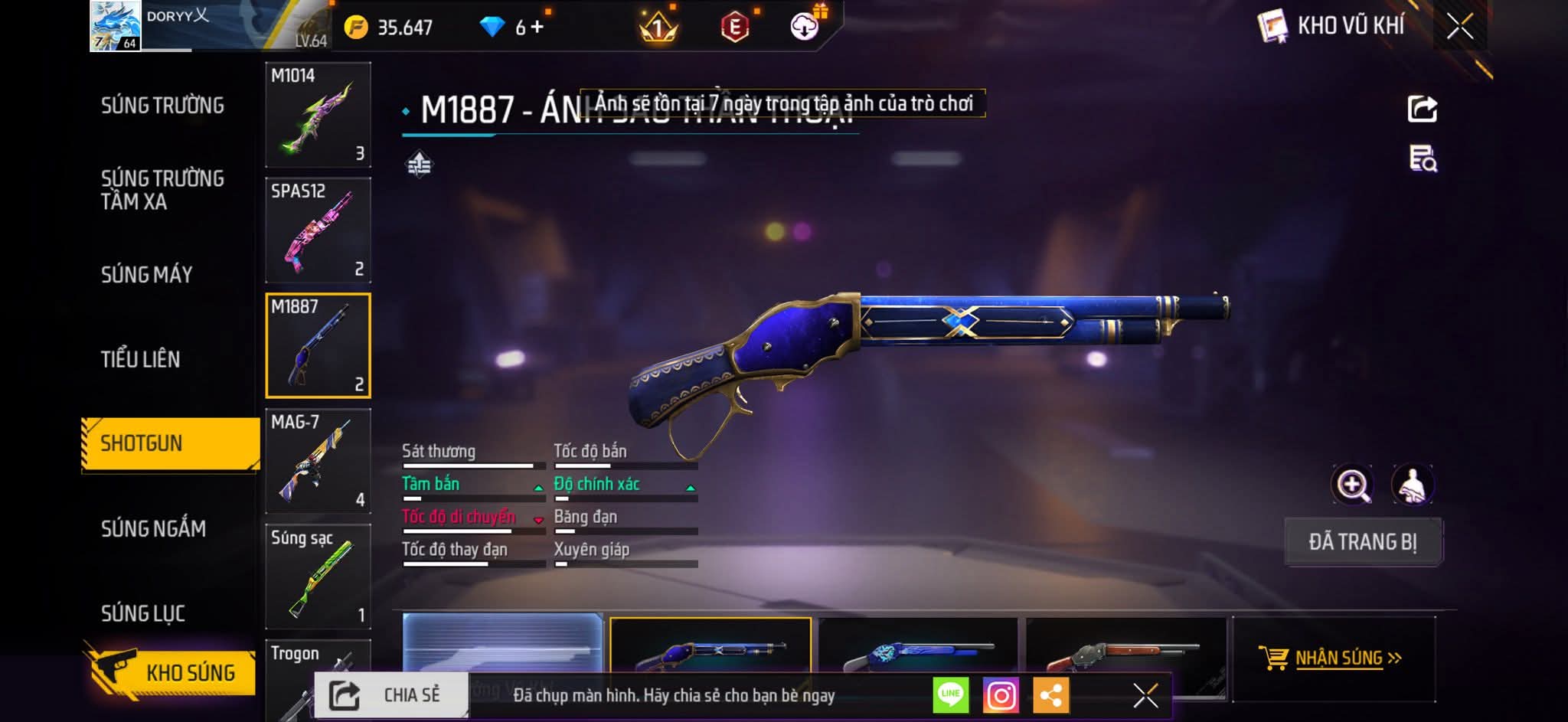Preview the skin on character icon
The height and width of the screenshot is (722, 1568).
(1412, 485)
